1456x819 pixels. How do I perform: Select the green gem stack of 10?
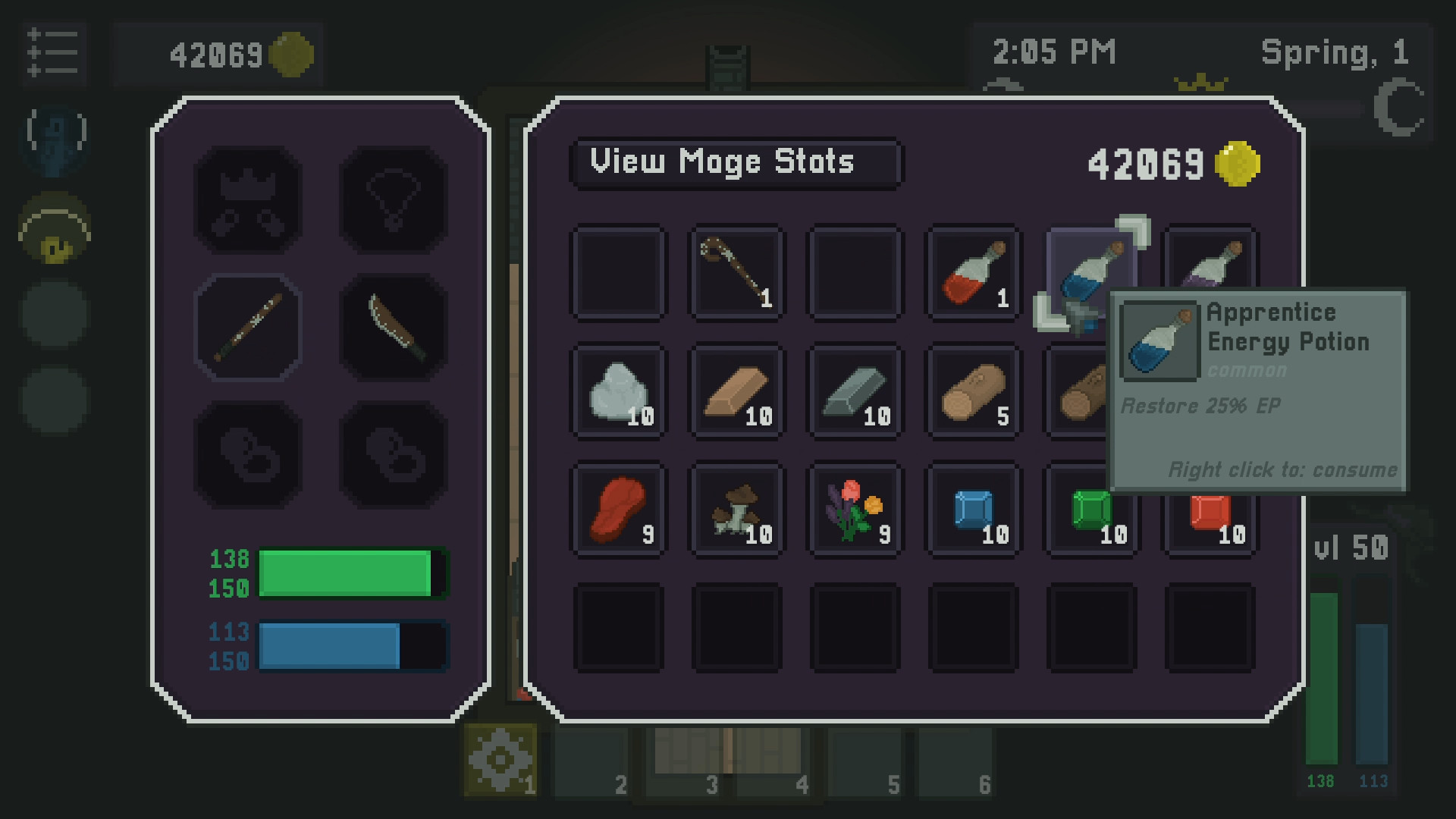(1091, 509)
